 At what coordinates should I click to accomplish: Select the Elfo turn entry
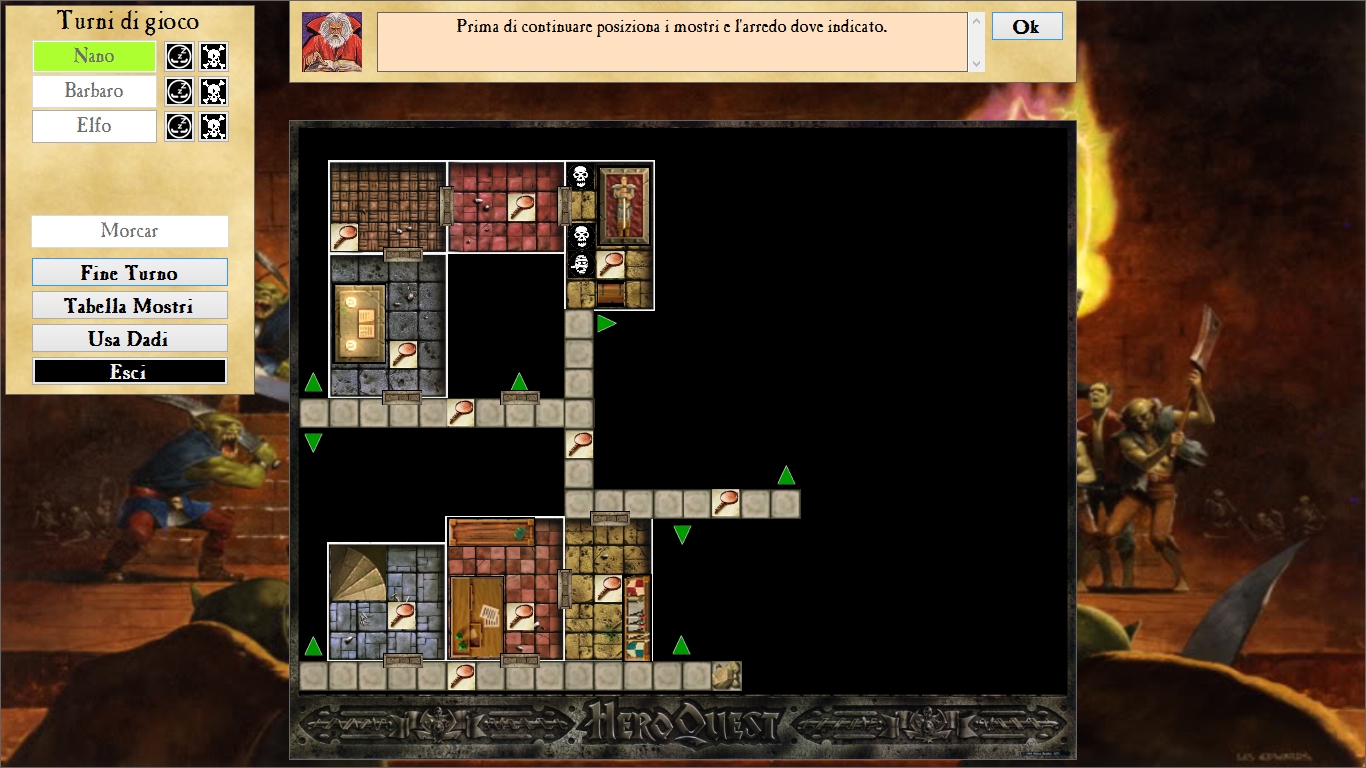pos(94,126)
